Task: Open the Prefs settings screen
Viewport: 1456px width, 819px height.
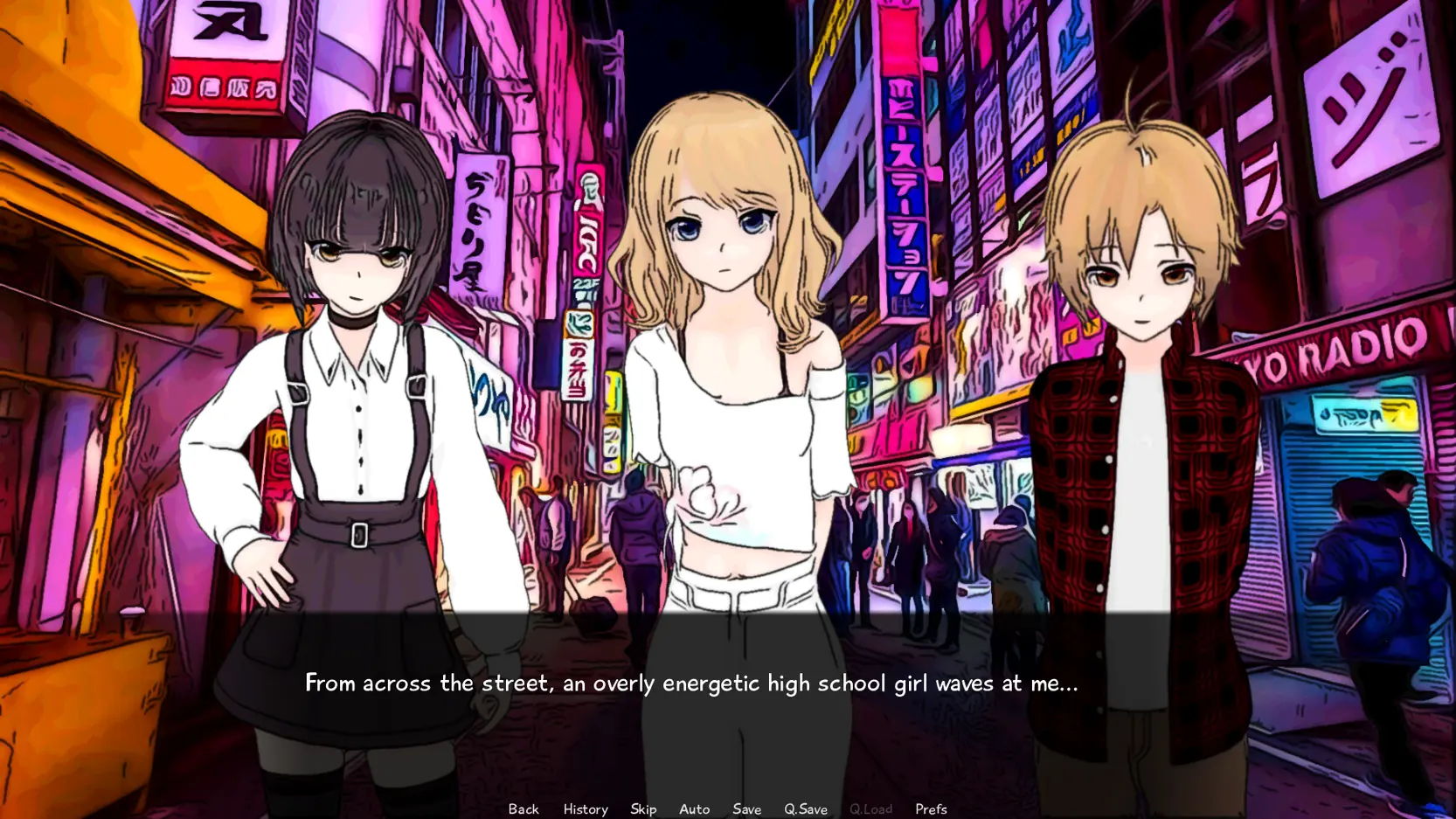Action: 931,809
